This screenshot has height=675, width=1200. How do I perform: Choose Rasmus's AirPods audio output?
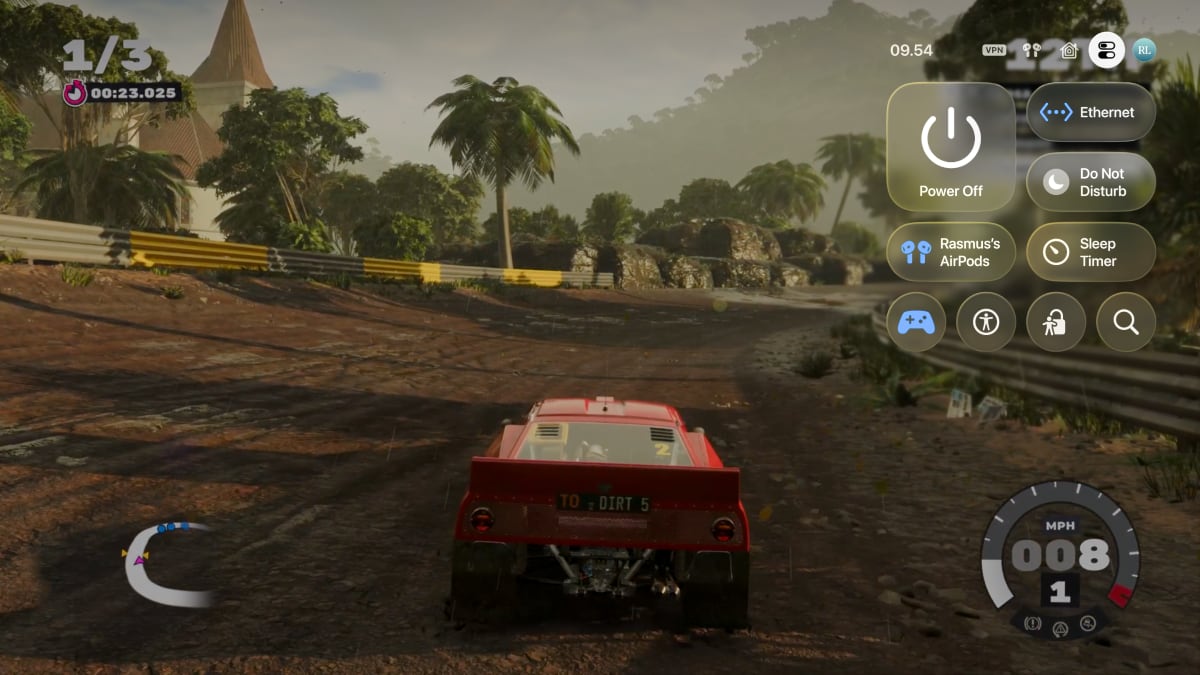[x=951, y=251]
